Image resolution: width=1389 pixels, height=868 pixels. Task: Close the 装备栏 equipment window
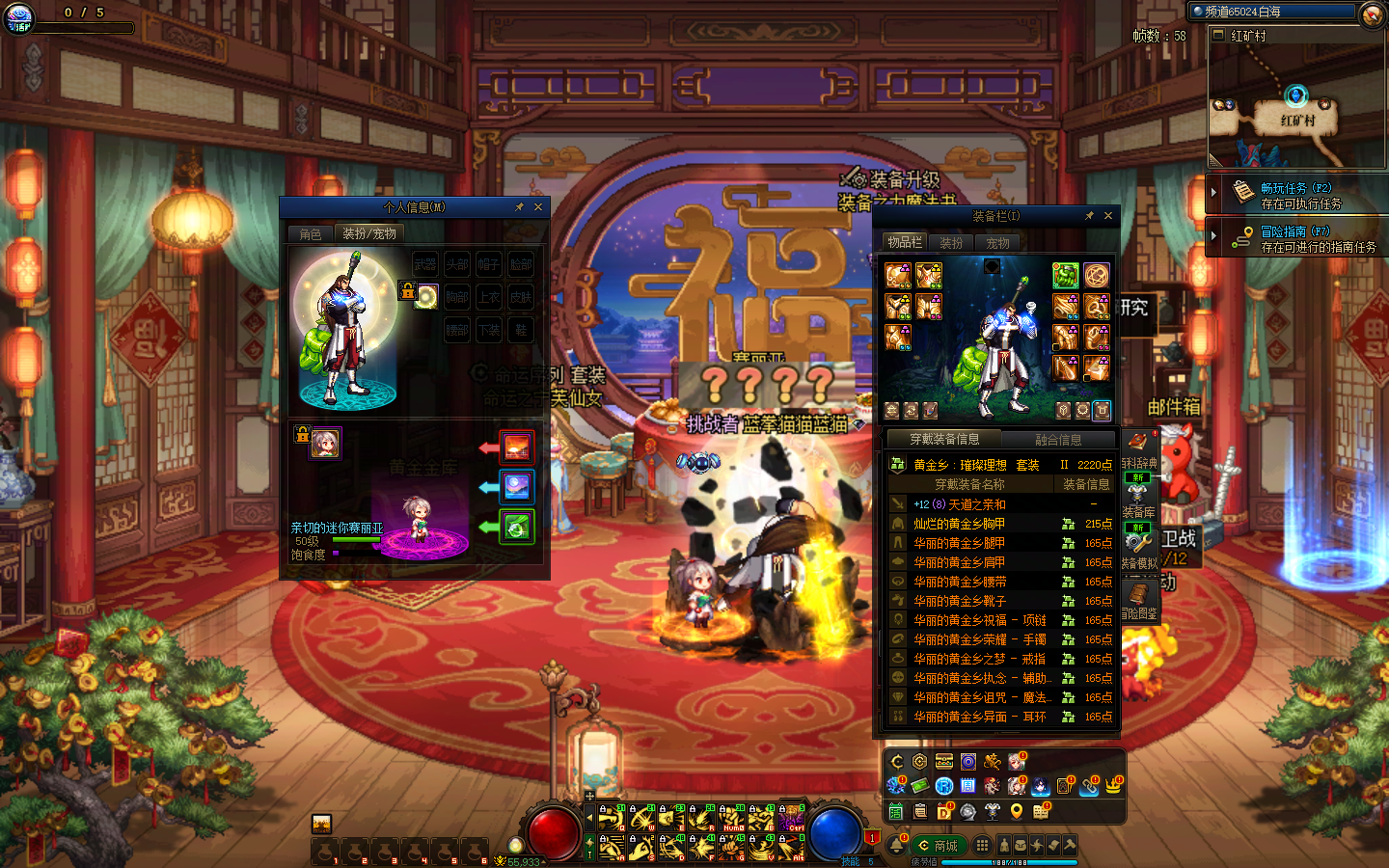[1108, 216]
